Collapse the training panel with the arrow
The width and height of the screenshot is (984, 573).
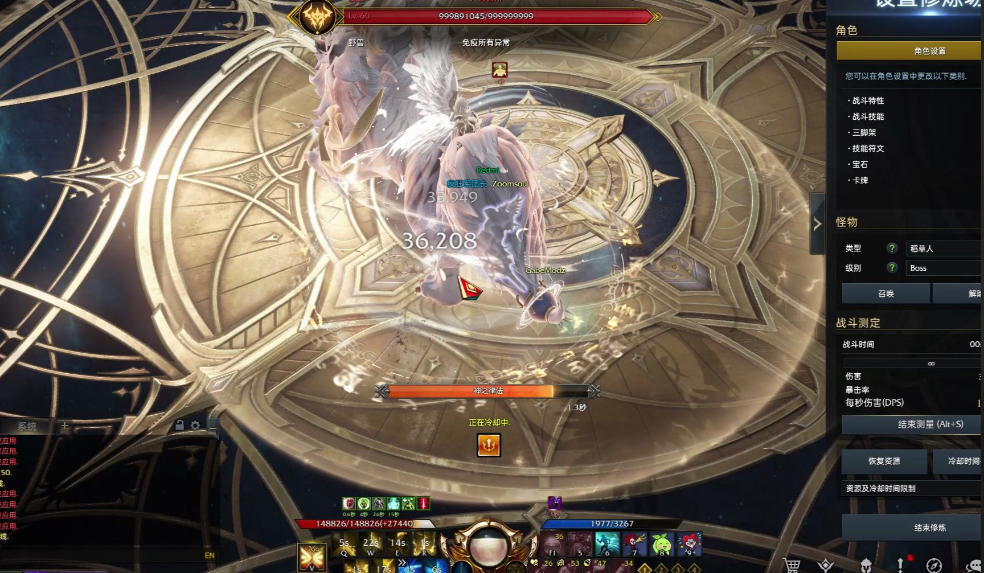[x=817, y=224]
